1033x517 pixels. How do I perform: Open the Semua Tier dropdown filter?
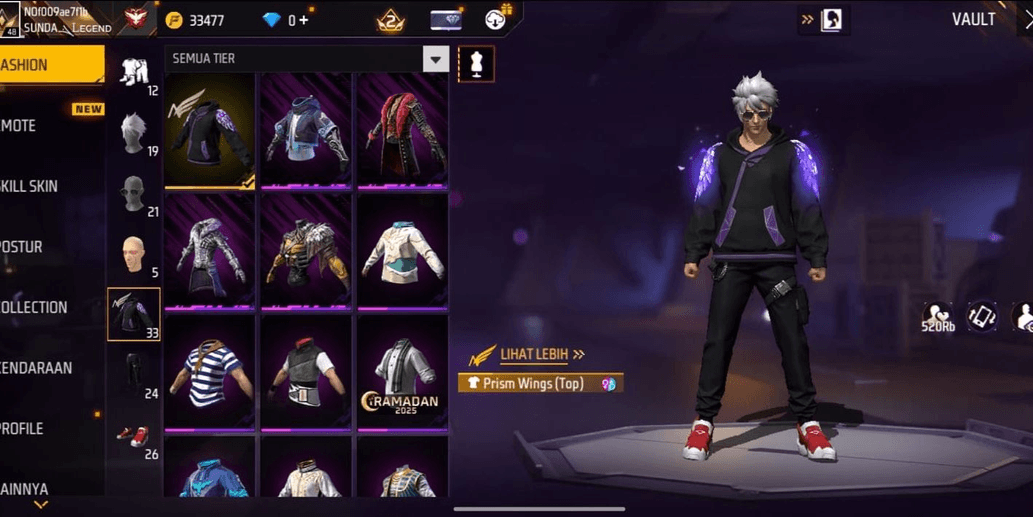[435, 59]
